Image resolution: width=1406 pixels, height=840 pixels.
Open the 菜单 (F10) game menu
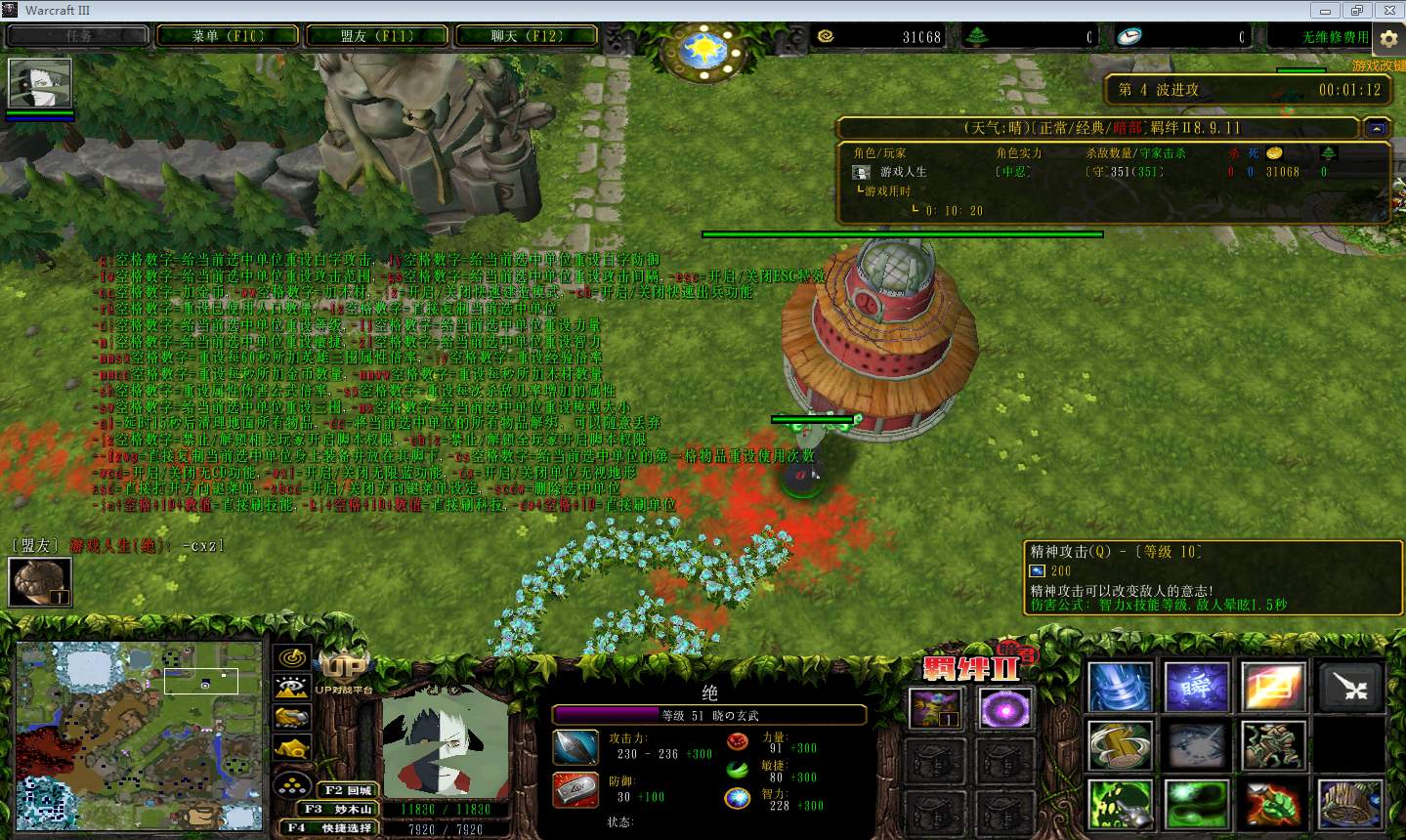[x=228, y=36]
